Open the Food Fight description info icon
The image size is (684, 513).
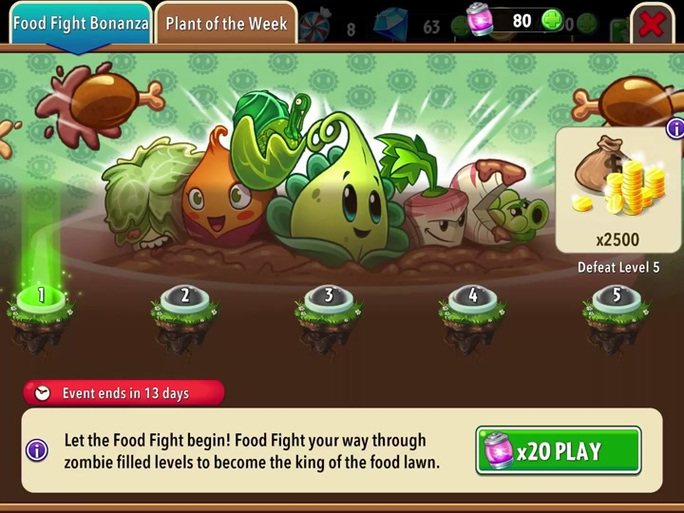click(x=37, y=450)
